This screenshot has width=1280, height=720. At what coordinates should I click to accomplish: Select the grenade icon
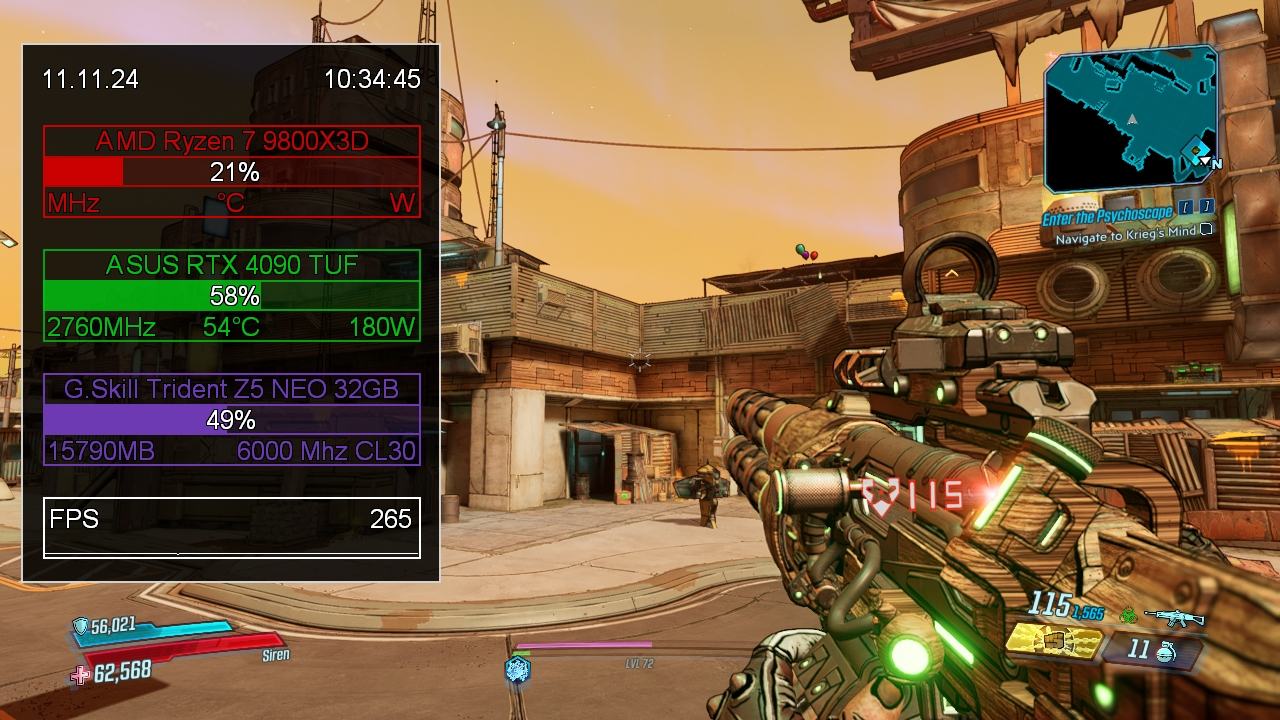pos(1166,651)
